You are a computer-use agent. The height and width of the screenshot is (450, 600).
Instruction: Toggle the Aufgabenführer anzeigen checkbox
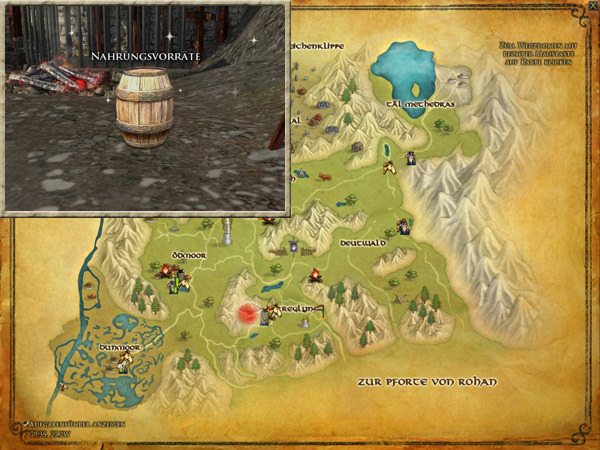point(24,425)
